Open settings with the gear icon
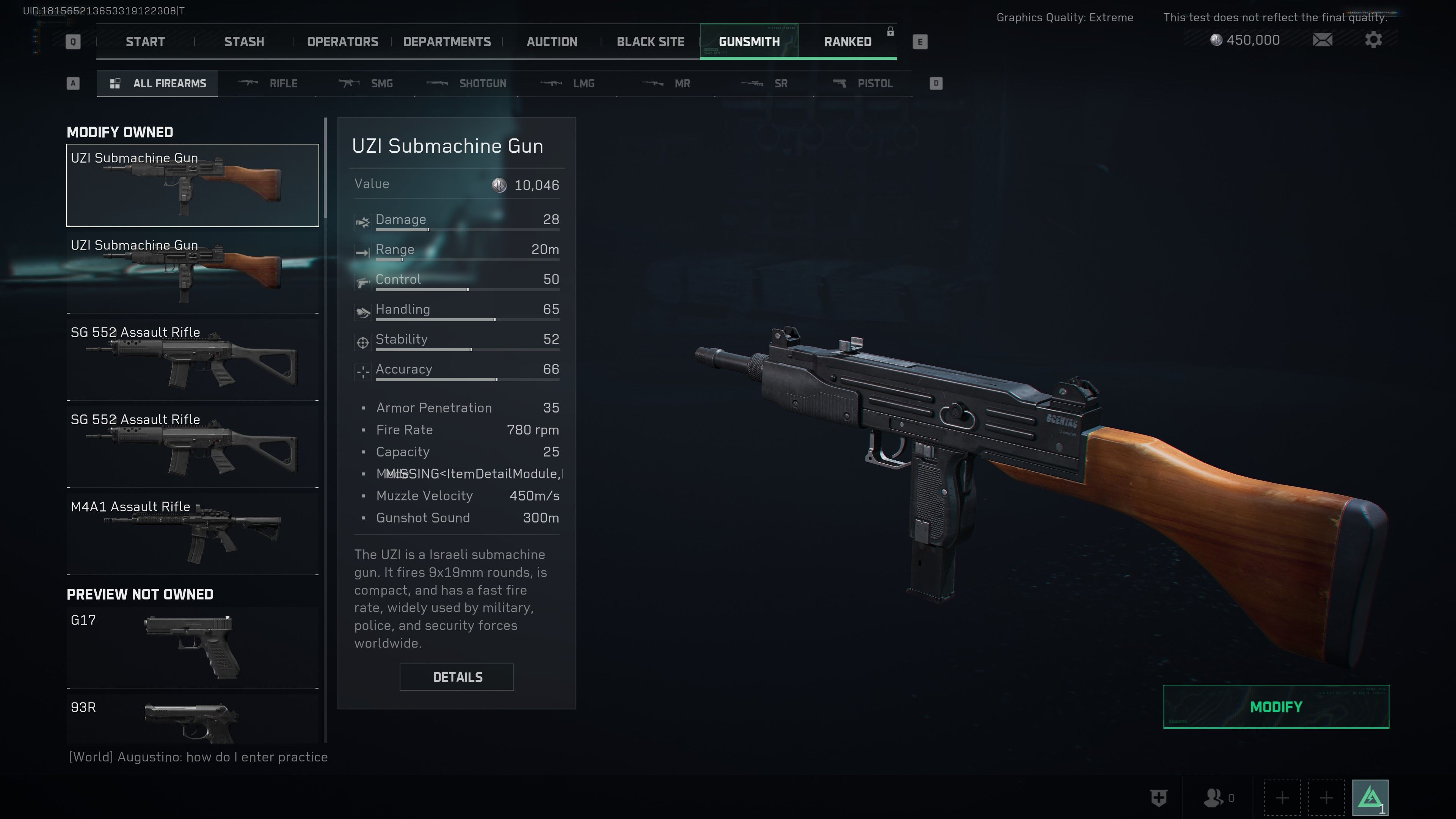Image resolution: width=1456 pixels, height=819 pixels. tap(1373, 40)
